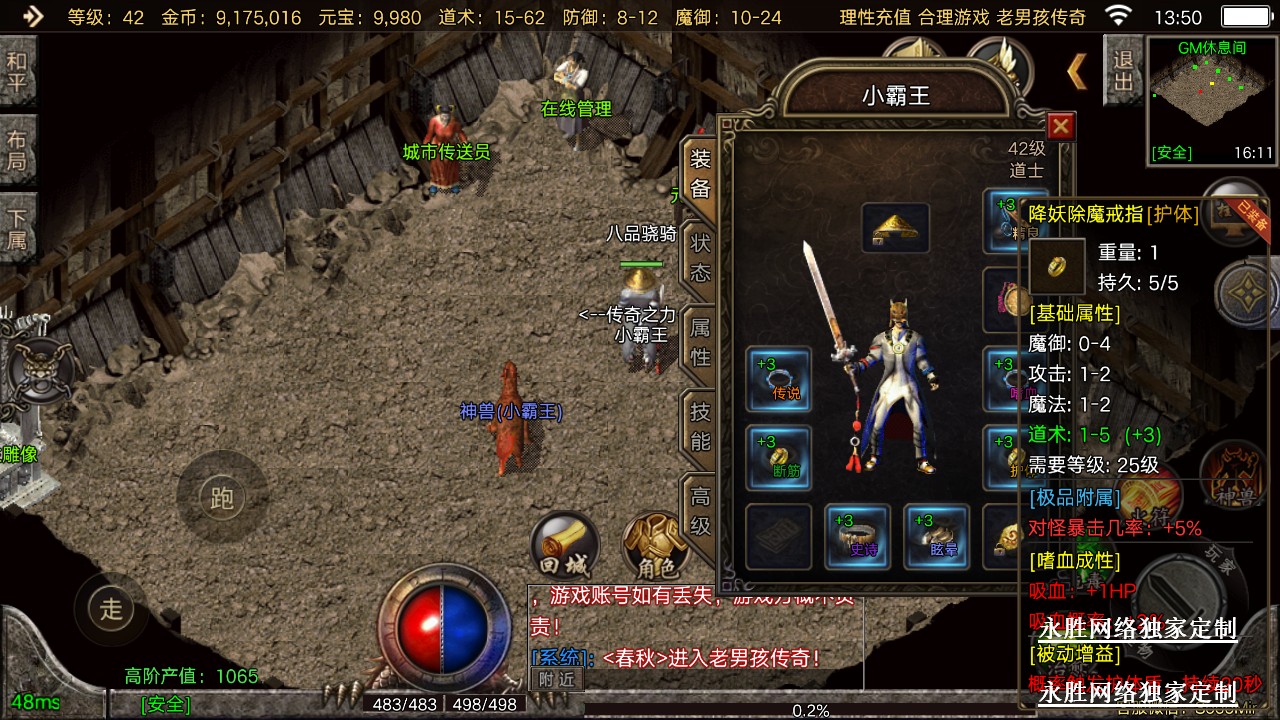Open the 下属 subordinates button
The image size is (1280, 720).
17,228
